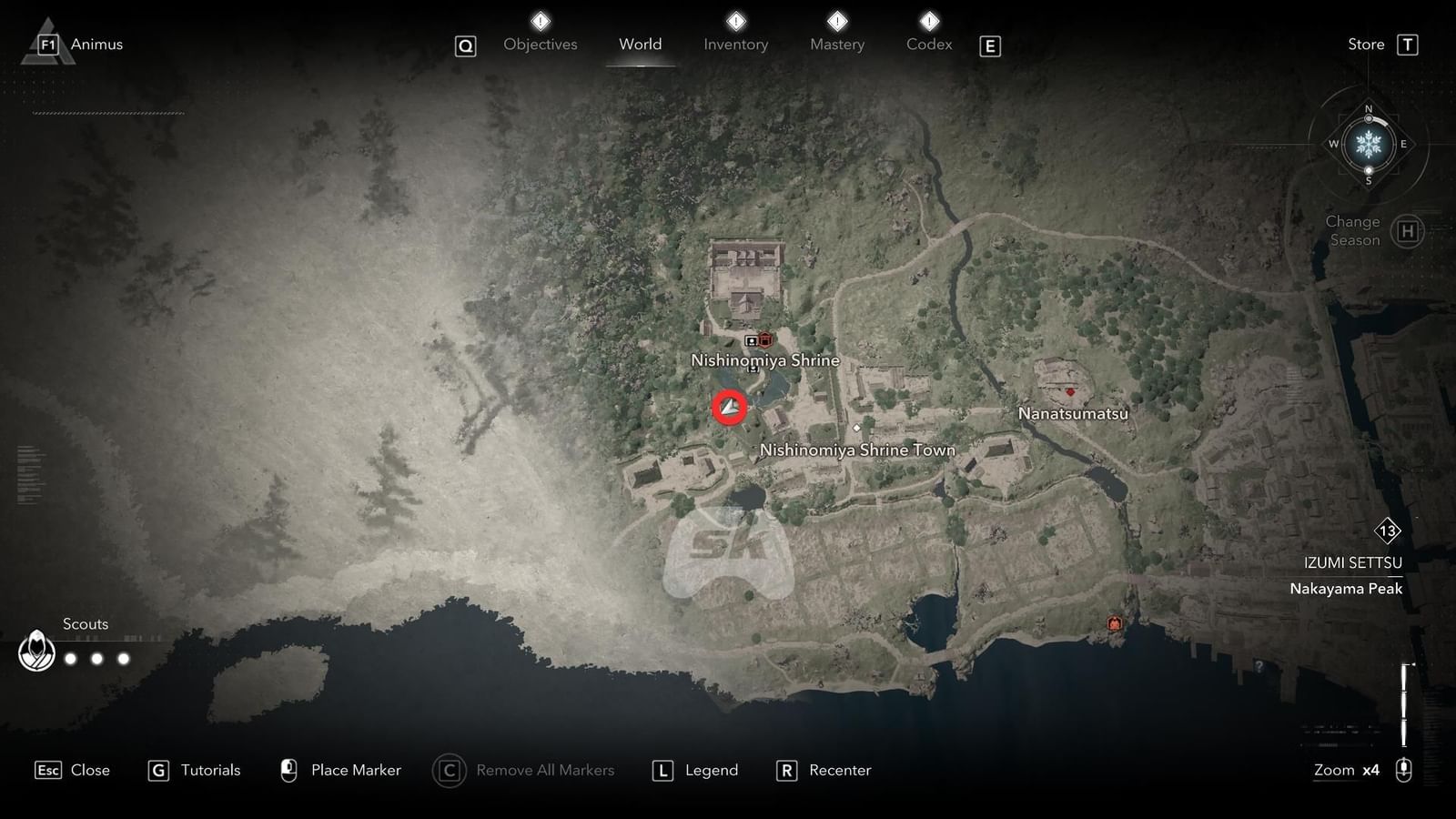Click the white diamond marker near Nishinomiya Shrine Town
Screen dimensions: 1456x819
(x=856, y=428)
